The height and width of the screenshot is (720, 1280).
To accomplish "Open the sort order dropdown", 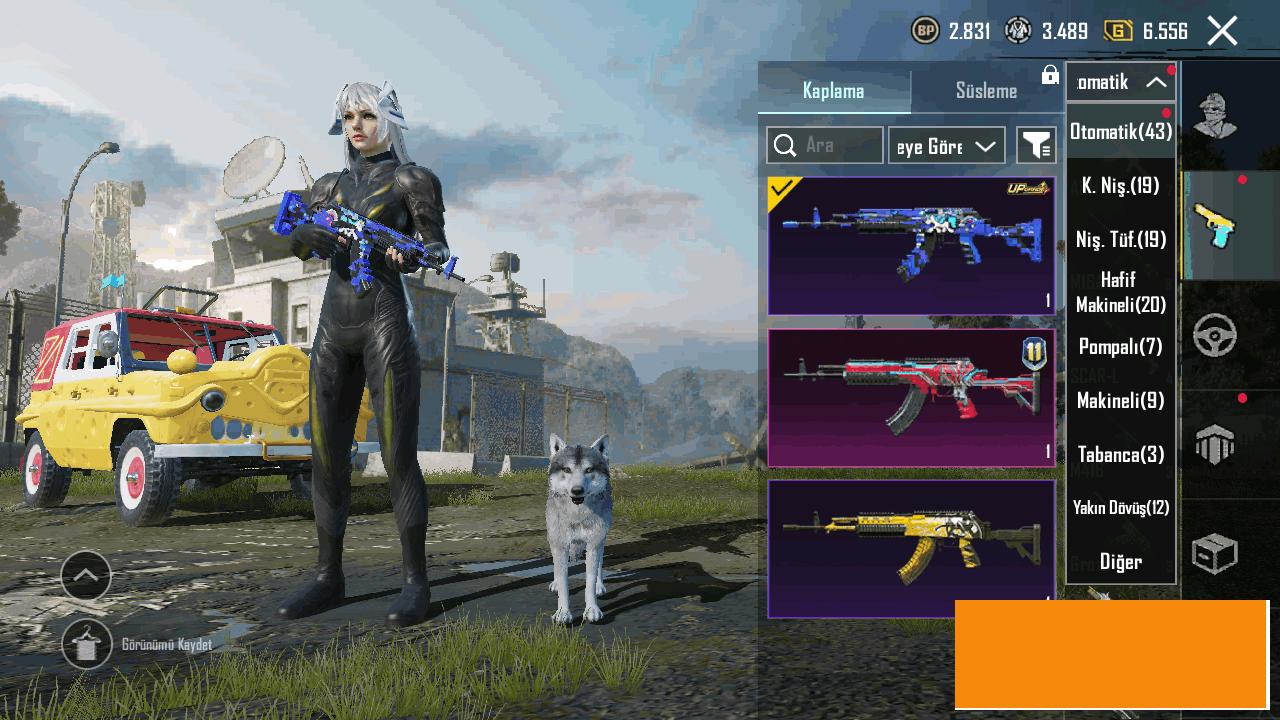I will 946,146.
